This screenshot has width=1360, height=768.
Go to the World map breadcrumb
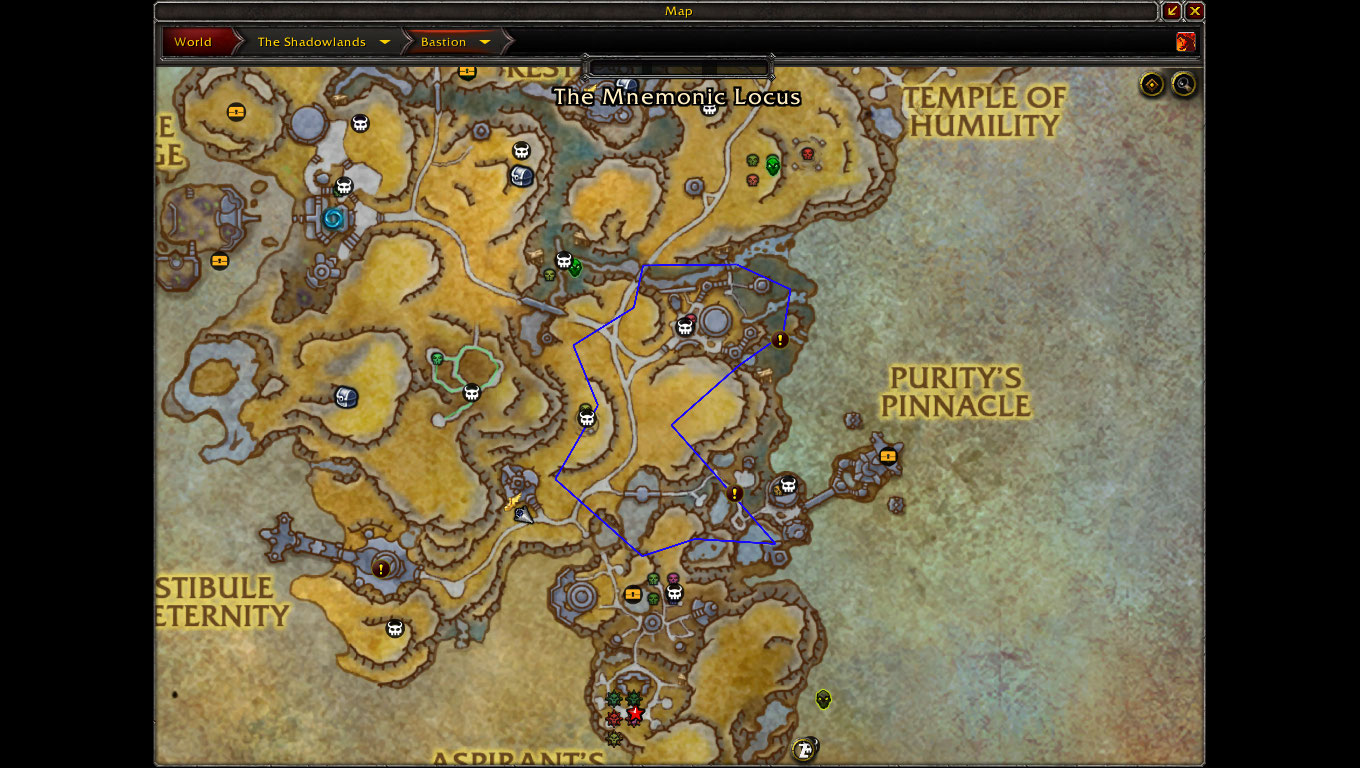193,42
